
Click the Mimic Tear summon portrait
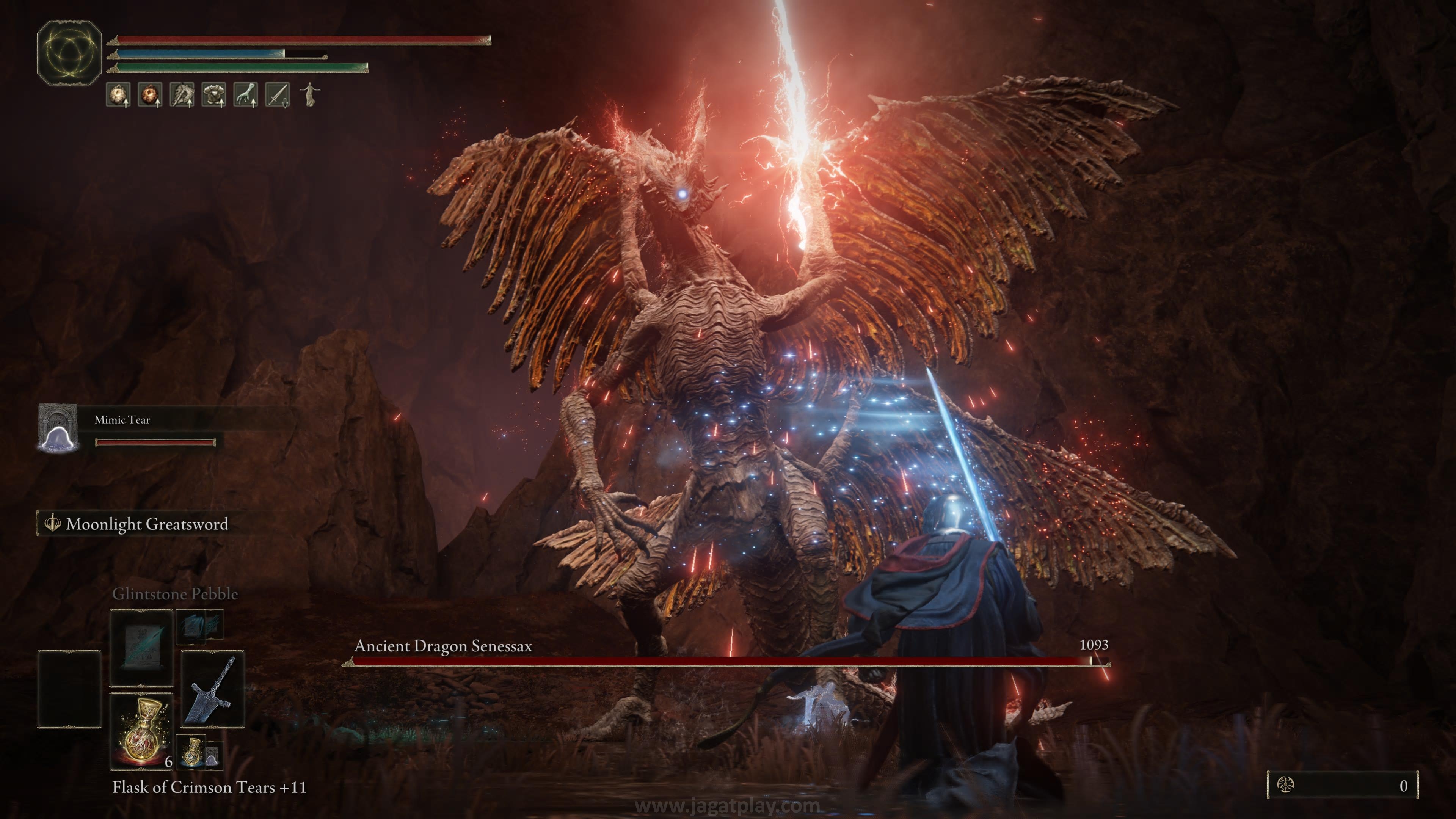pyautogui.click(x=58, y=428)
